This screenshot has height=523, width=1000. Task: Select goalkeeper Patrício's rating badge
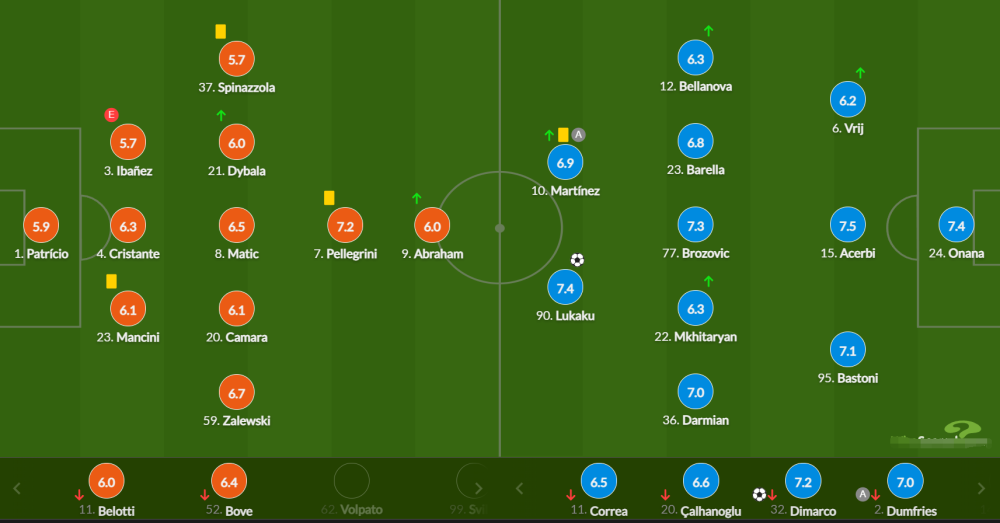click(41, 227)
